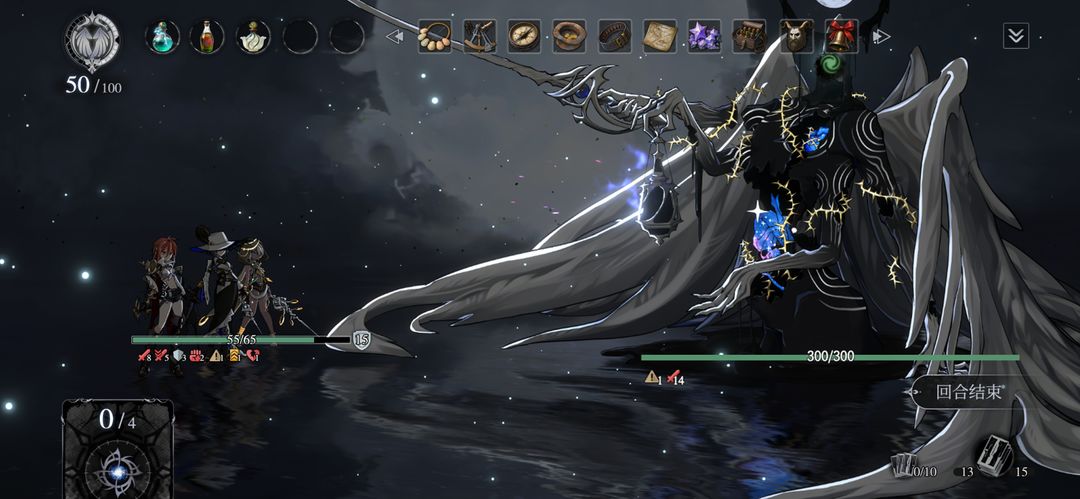Inspect the compass relic
Screen dimensions: 1080x499
click(524, 37)
